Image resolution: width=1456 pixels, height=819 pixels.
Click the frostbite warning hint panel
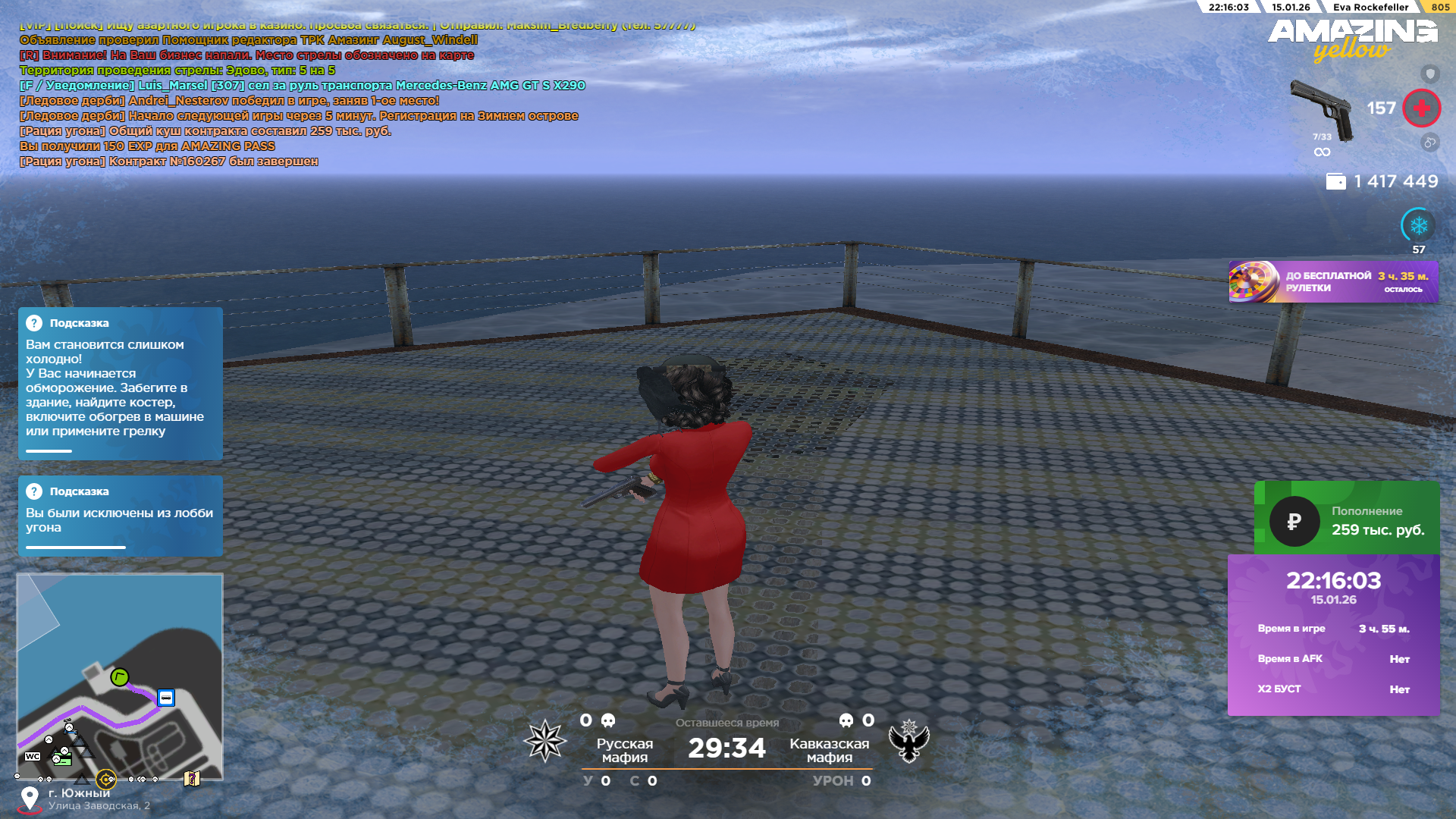tap(120, 384)
